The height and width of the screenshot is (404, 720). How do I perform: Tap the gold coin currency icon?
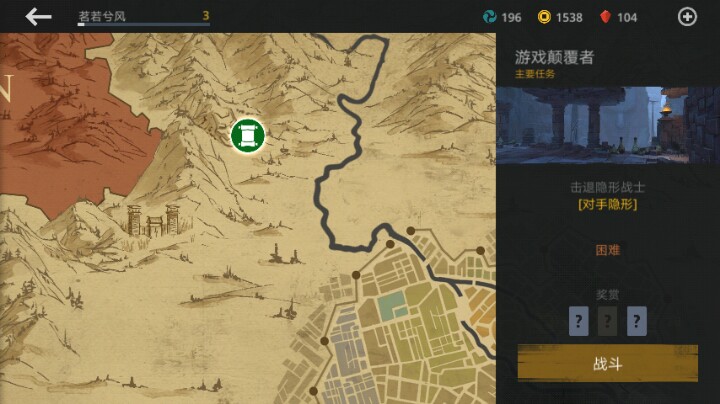tap(544, 17)
